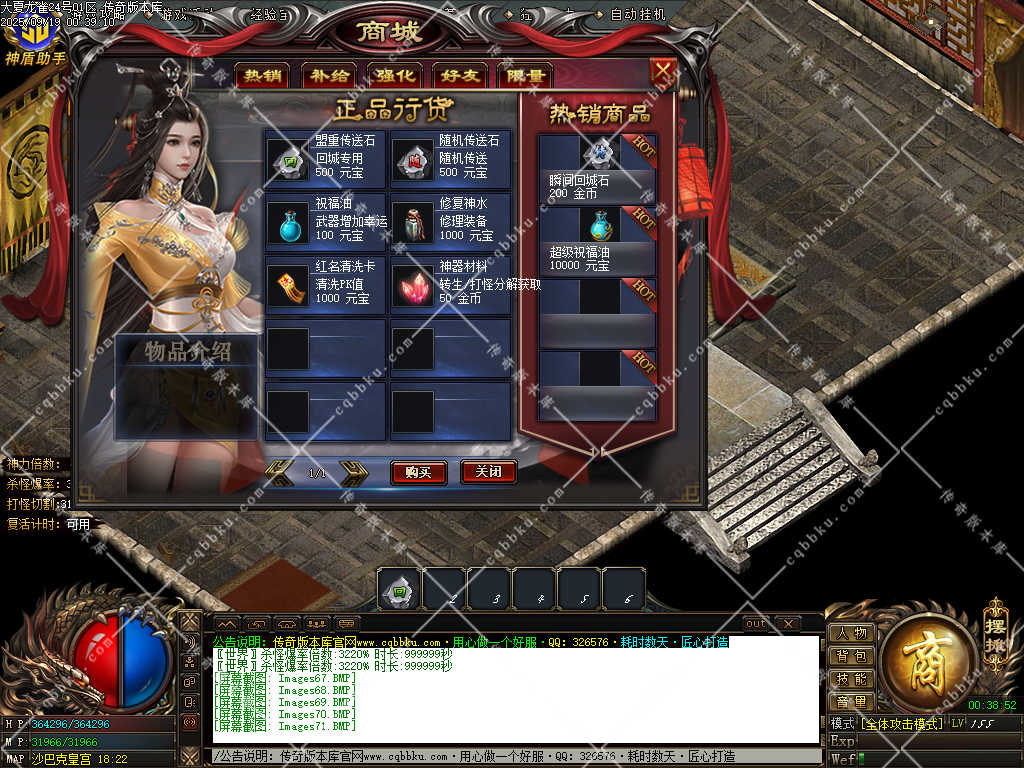Screen dimensions: 1024x768
Task: Open the 技能 skills panel
Action: 851,679
